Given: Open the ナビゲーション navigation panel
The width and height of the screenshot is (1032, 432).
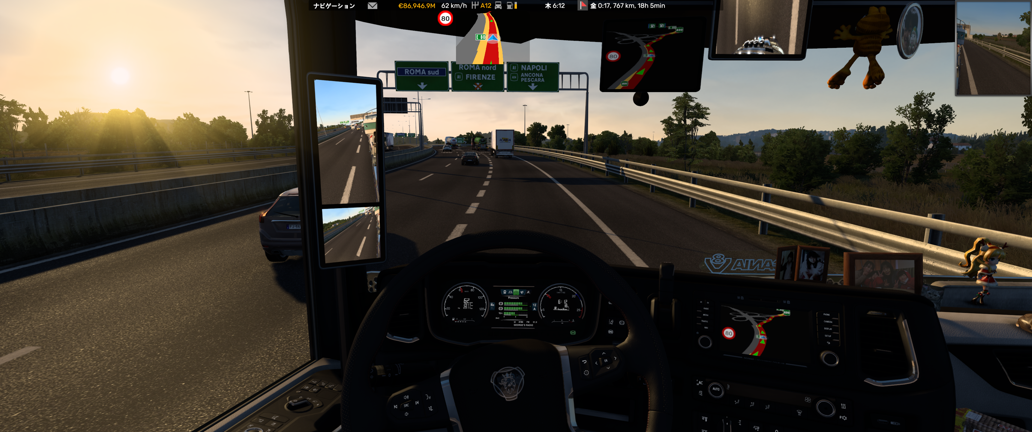Looking at the screenshot, I should point(334,6).
